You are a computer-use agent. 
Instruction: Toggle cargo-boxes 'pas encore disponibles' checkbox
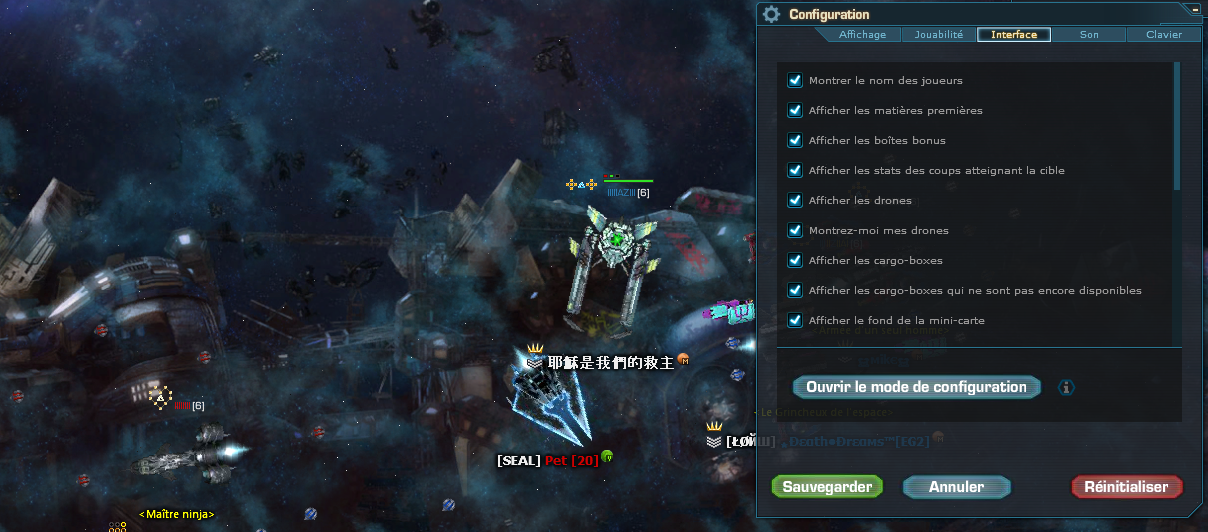point(796,290)
